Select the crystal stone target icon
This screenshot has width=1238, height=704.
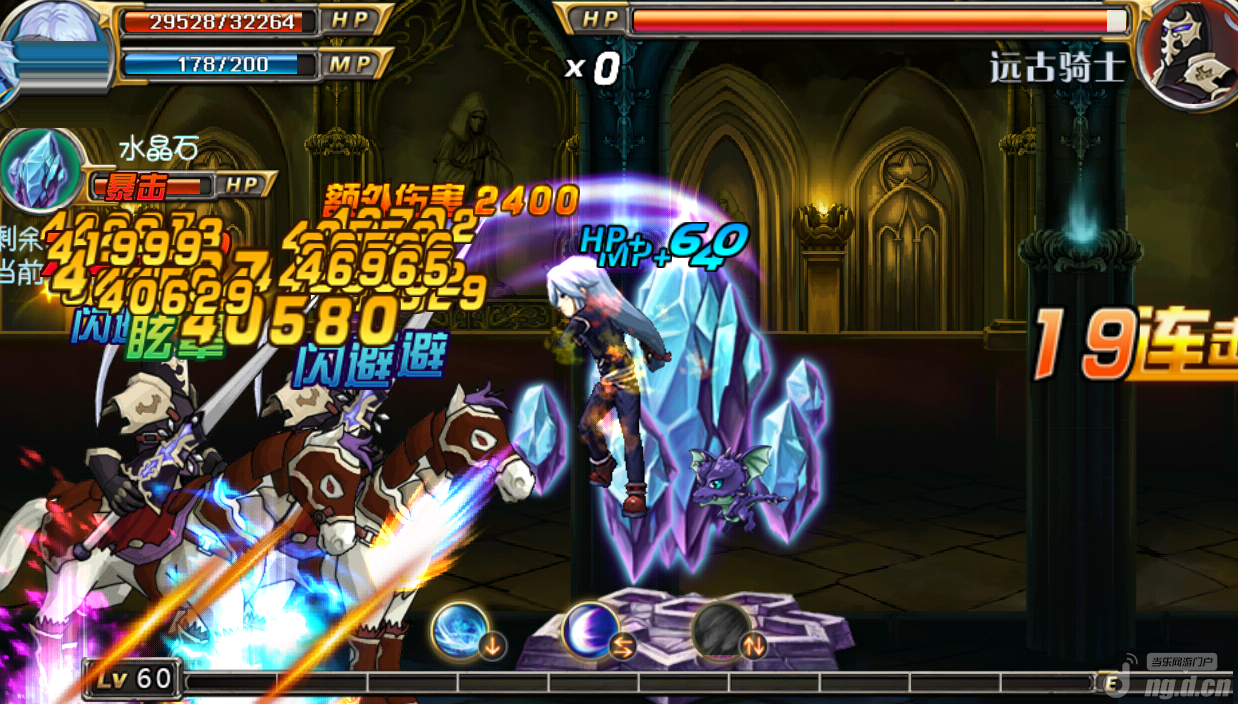coord(42,170)
